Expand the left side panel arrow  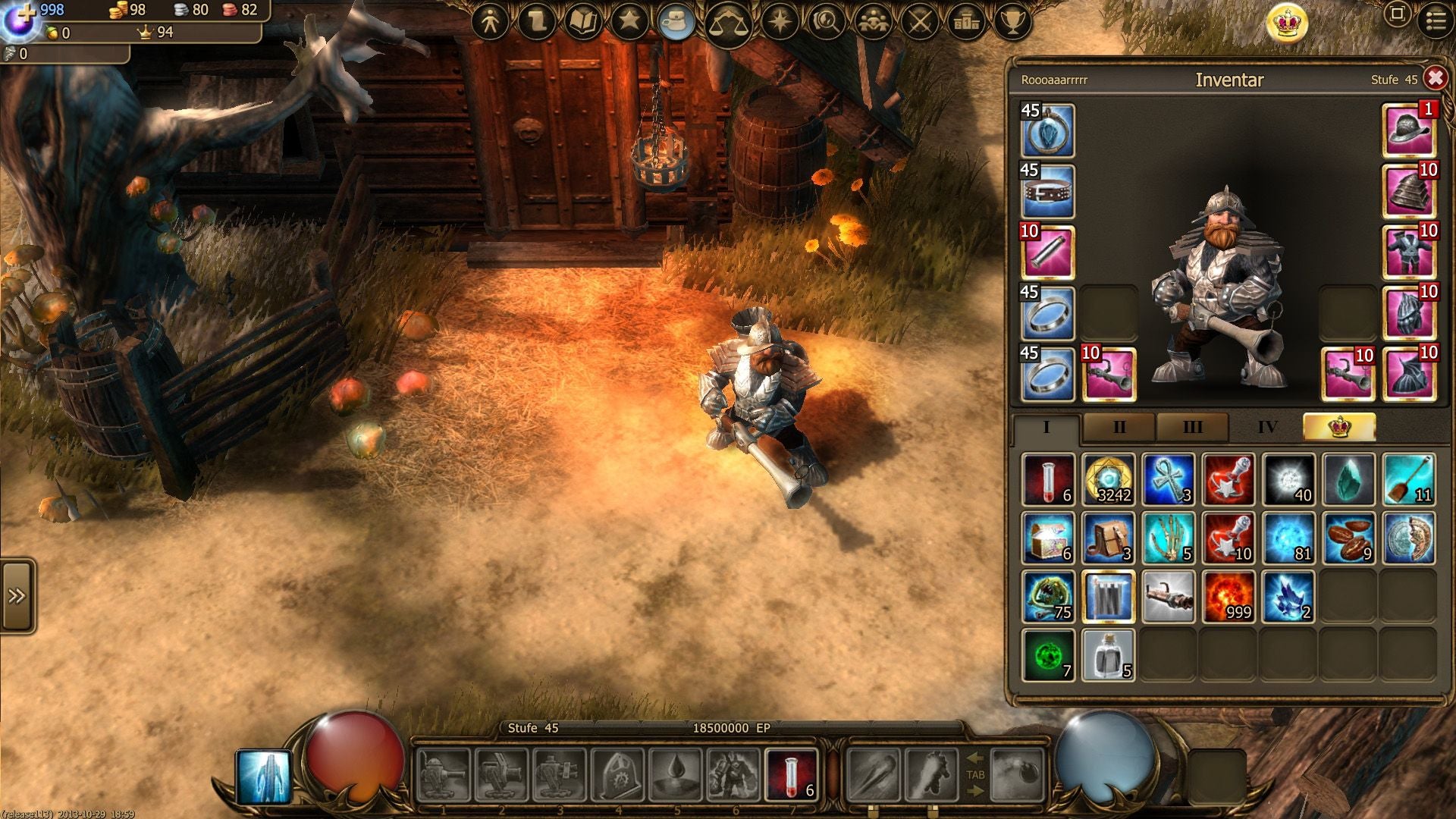17,596
